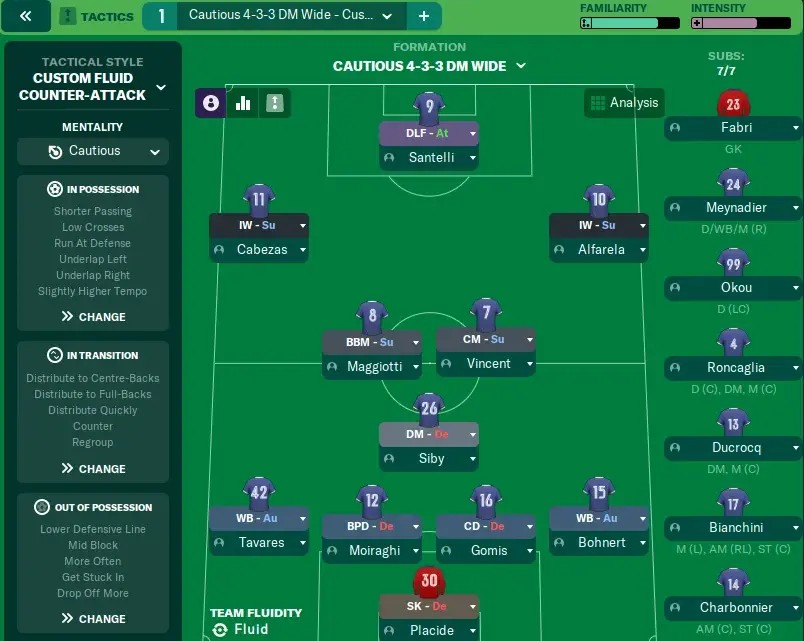
Task: Select striker Santelli's role DLF - At
Action: click(428, 133)
